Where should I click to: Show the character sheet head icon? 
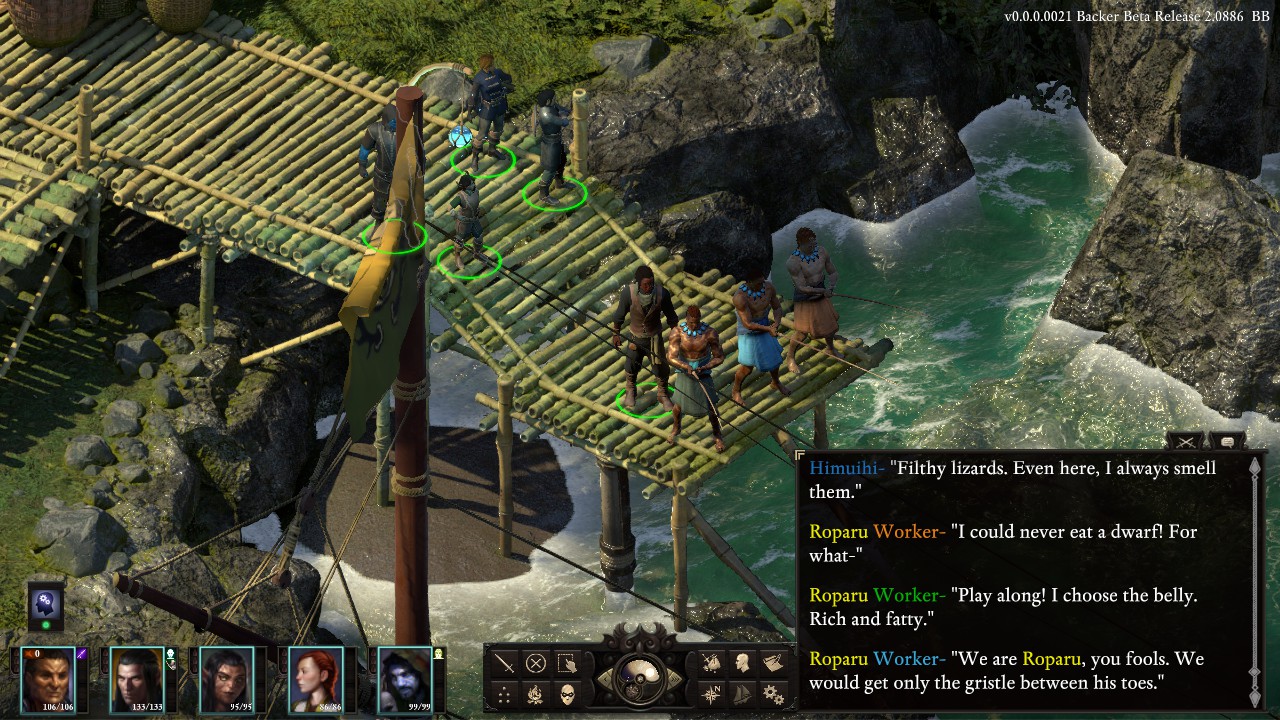click(742, 663)
